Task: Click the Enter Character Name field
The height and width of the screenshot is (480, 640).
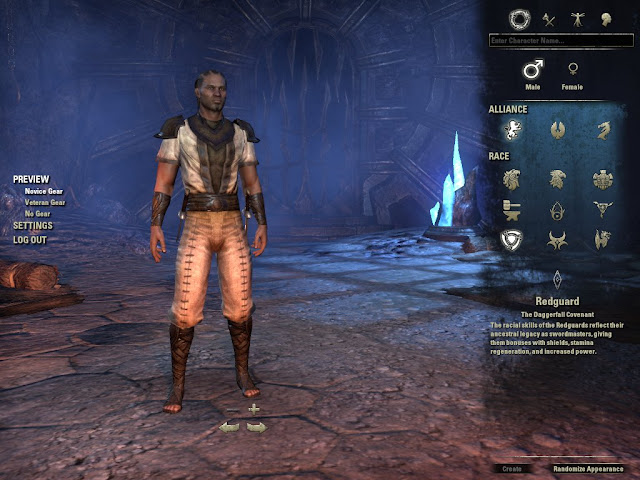Action: pos(560,41)
